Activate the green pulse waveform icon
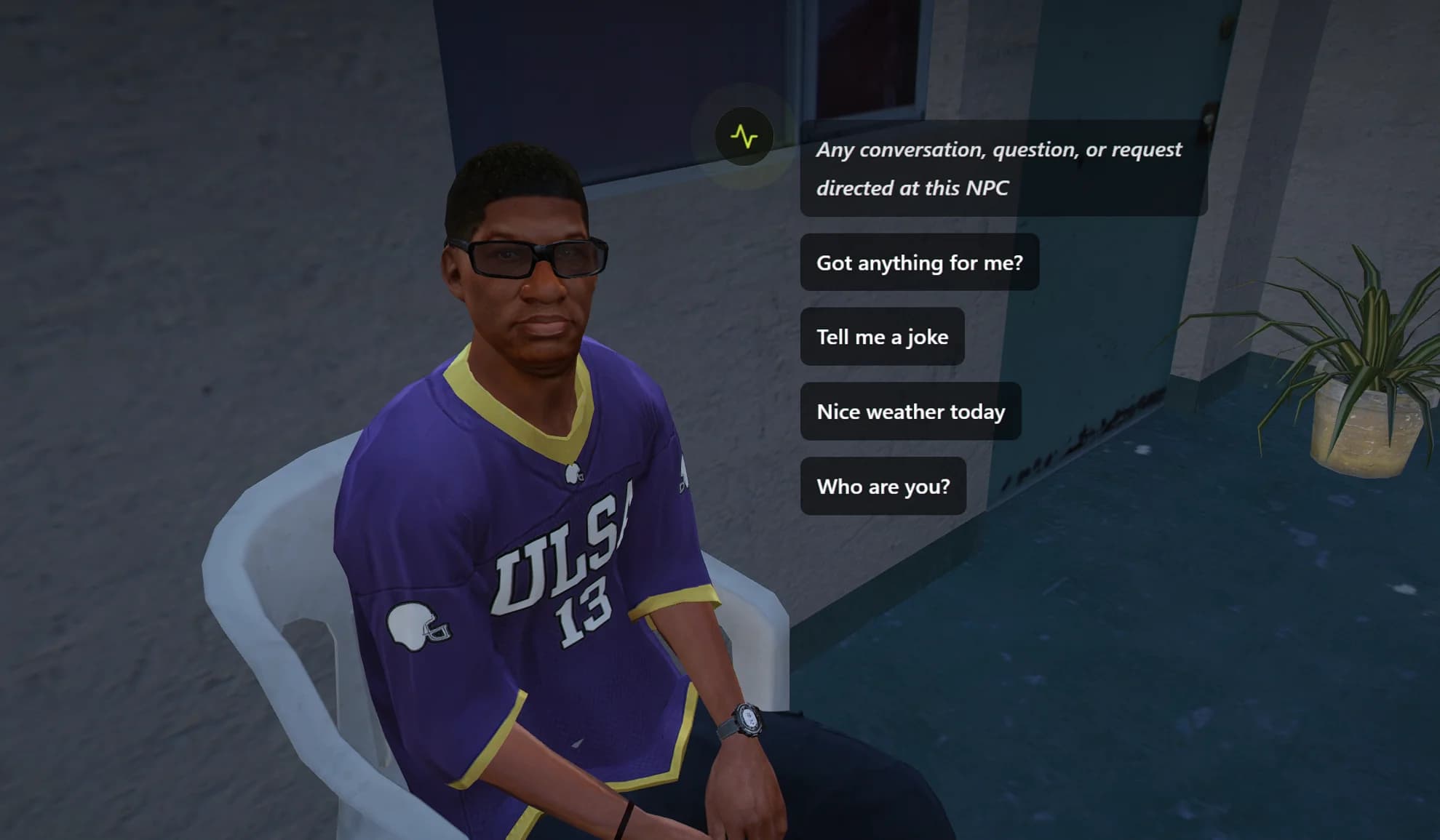This screenshot has height=840, width=1440. coord(744,137)
